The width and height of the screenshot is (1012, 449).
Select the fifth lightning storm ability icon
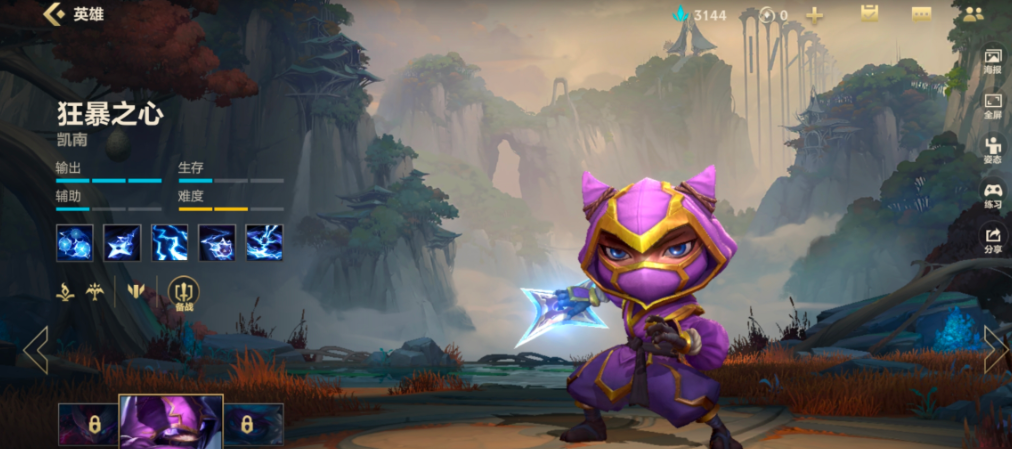[x=264, y=242]
